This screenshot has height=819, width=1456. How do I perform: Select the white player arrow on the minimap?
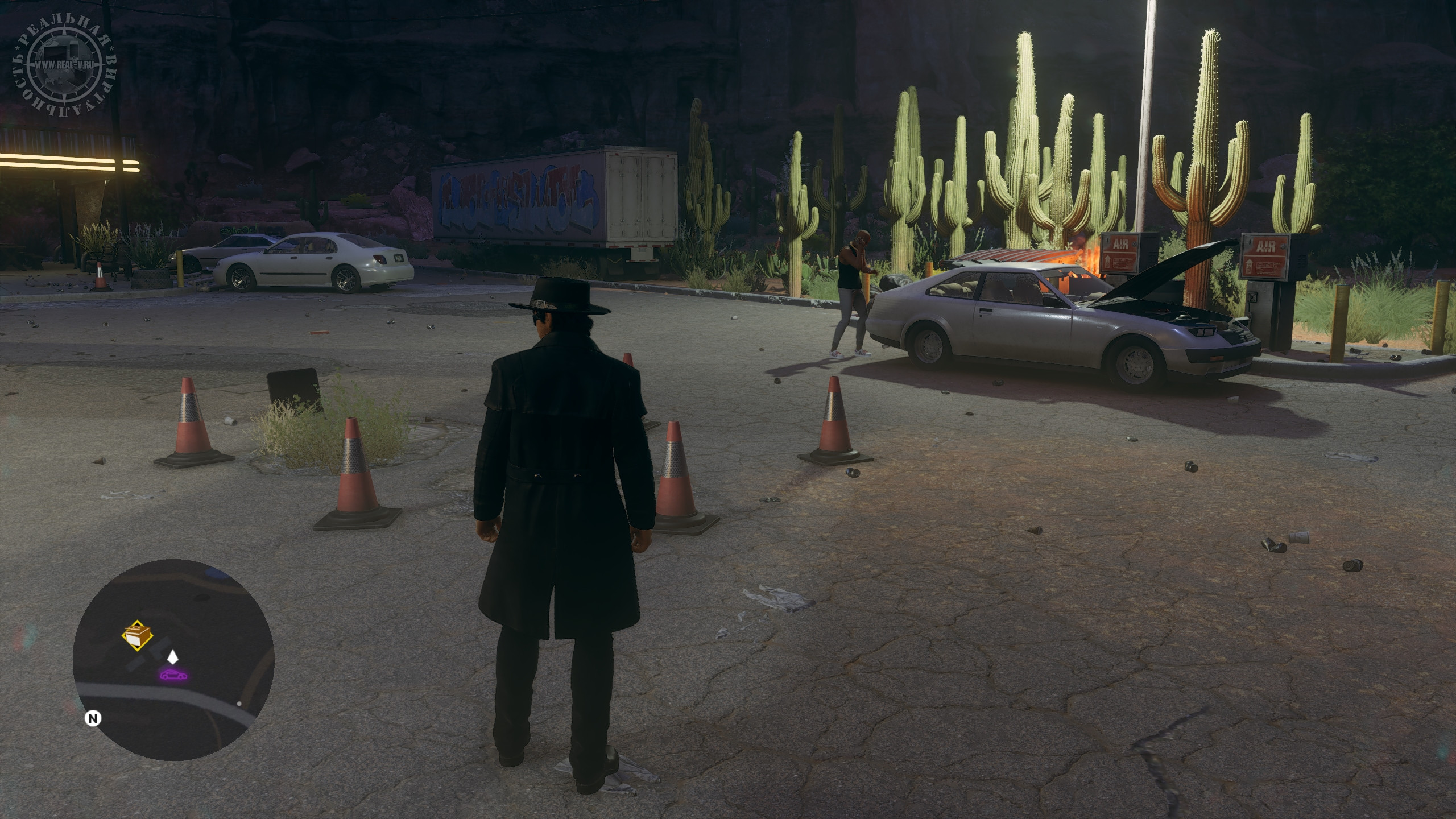pos(172,657)
